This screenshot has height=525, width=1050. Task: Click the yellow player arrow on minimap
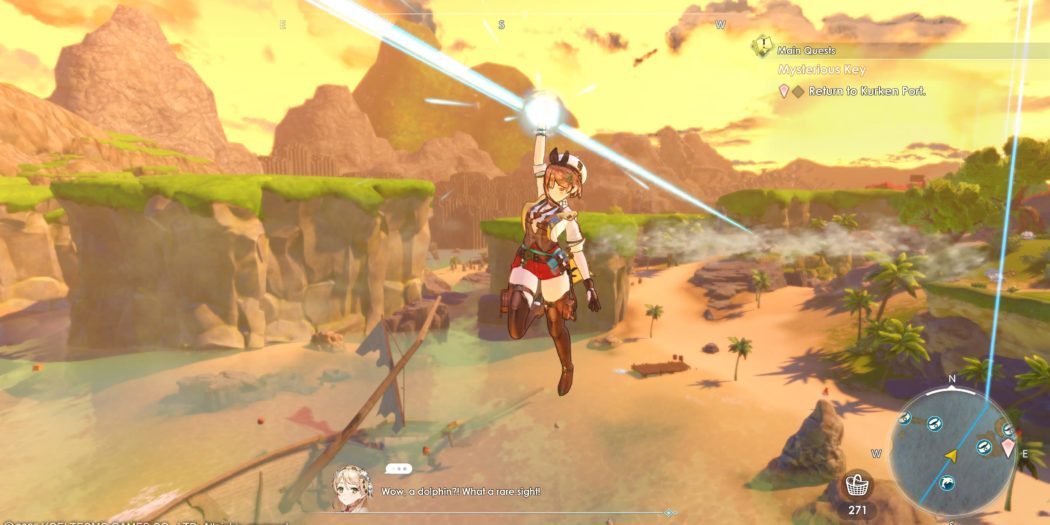[x=951, y=455]
